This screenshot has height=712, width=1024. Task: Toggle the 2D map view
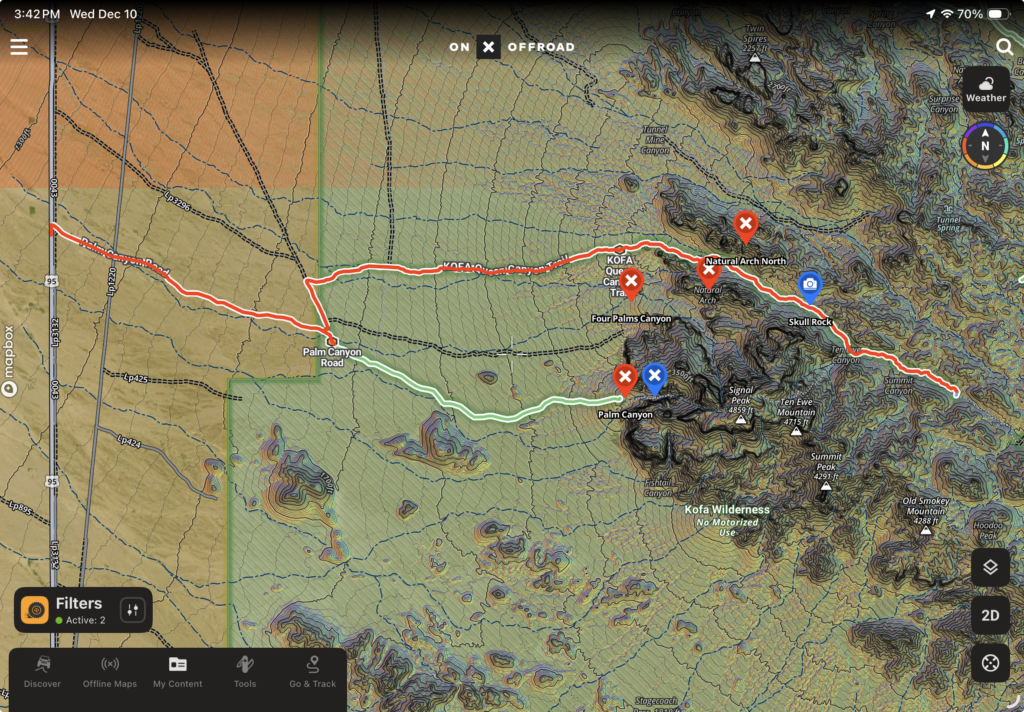989,615
